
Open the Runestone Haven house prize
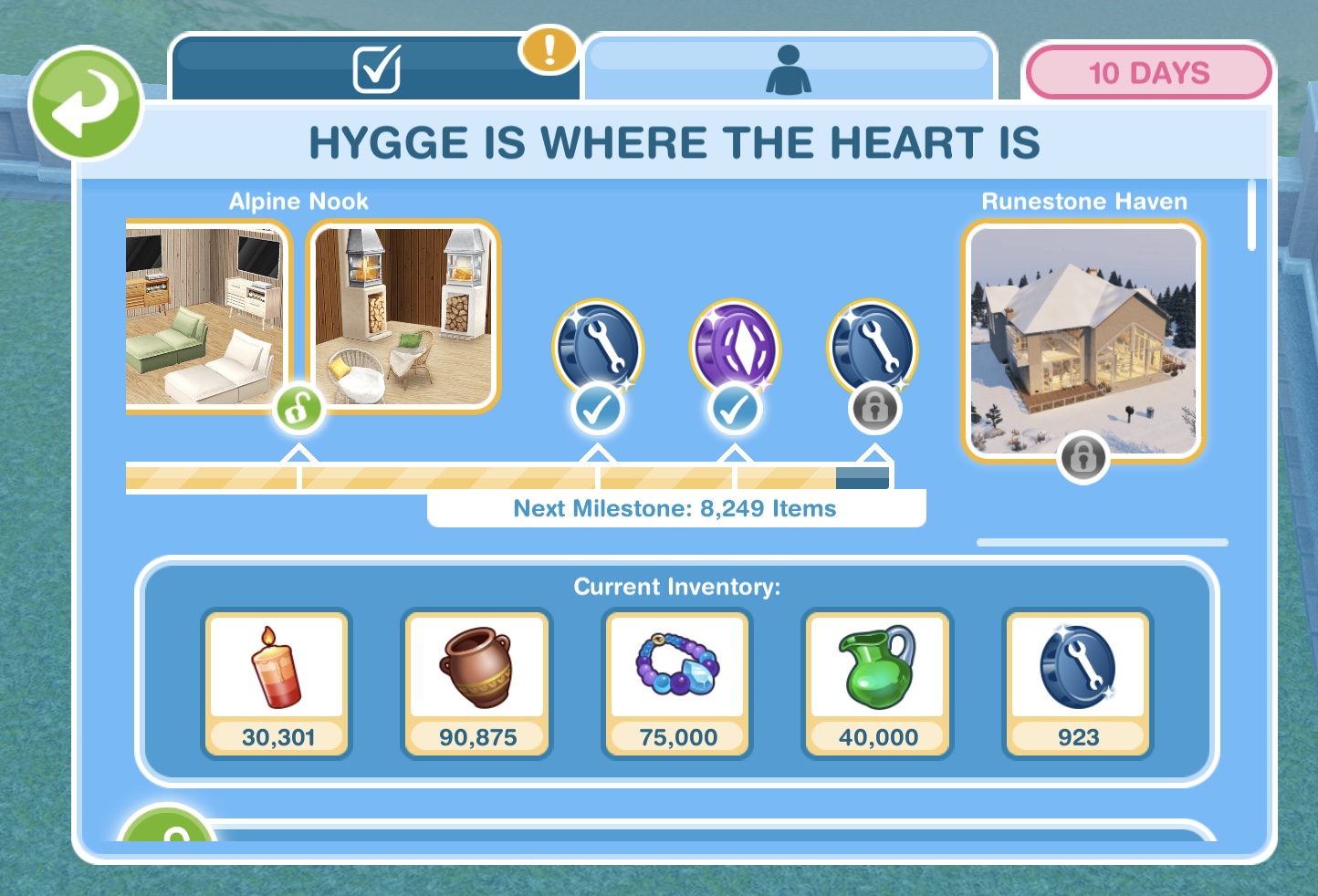point(1083,339)
